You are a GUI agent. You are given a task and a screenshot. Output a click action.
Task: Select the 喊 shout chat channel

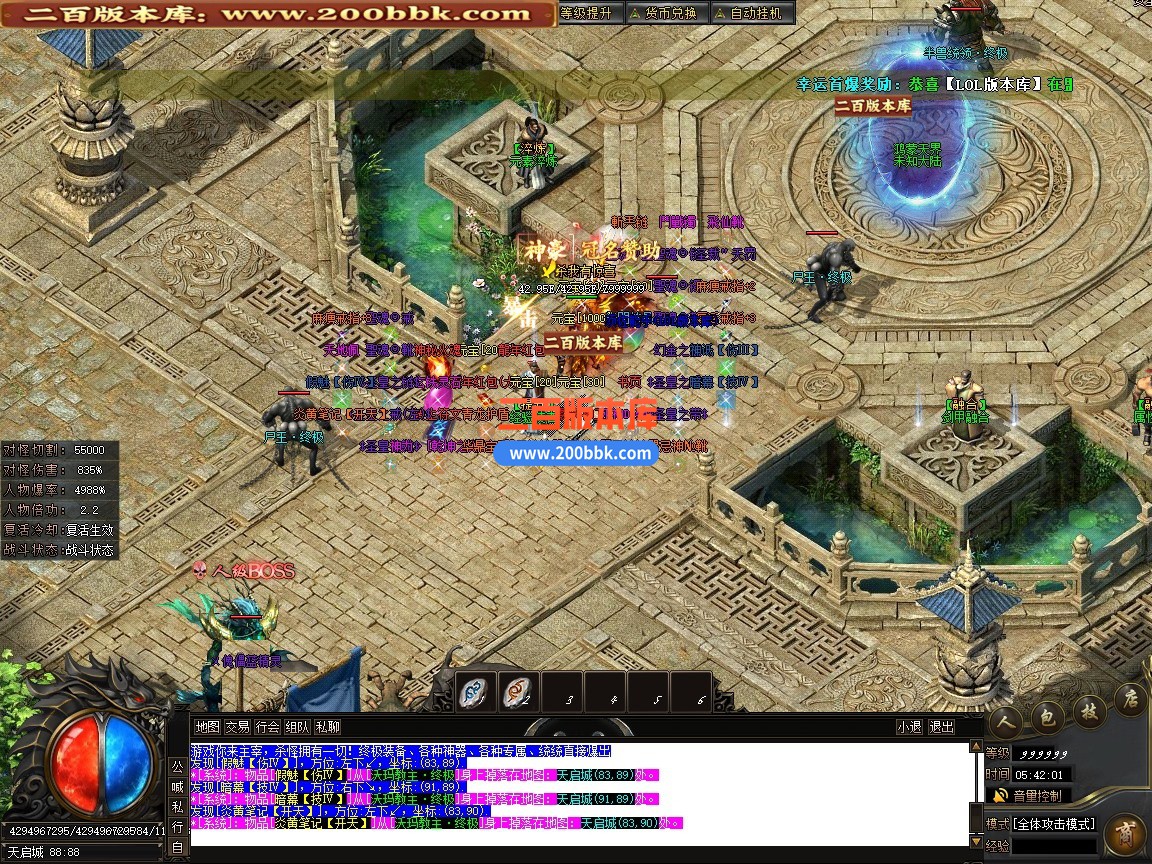(177, 786)
